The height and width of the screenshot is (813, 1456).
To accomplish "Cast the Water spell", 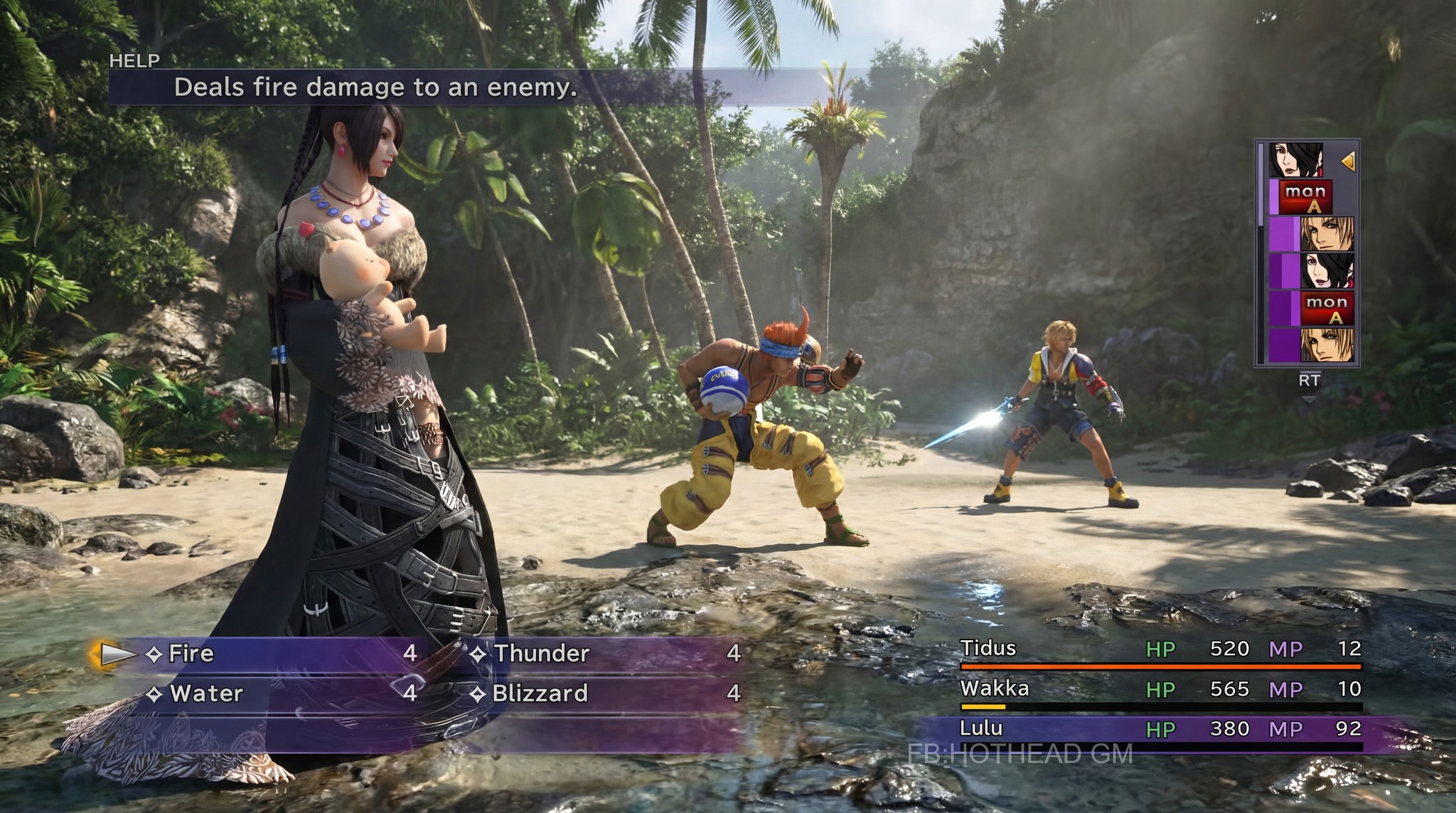I will tap(206, 694).
